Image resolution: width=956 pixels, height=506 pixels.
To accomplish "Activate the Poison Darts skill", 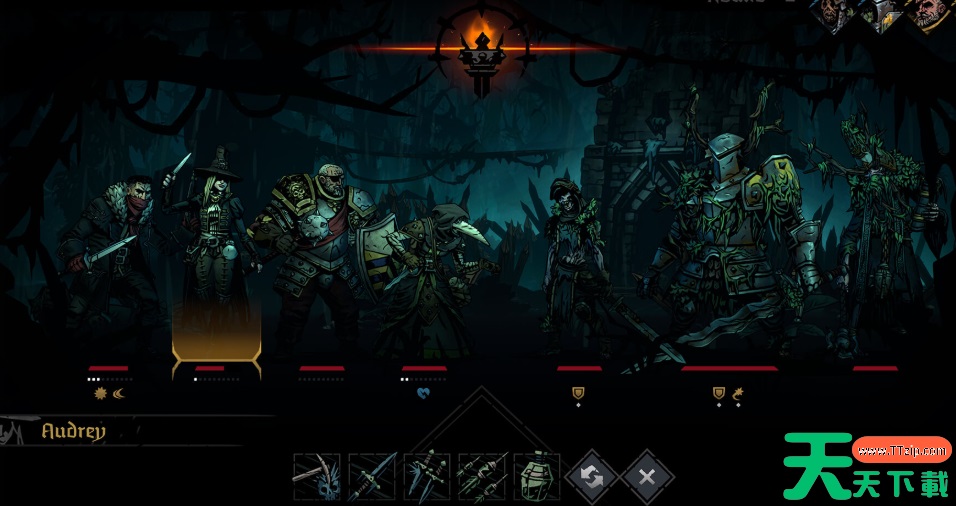I will pyautogui.click(x=482, y=477).
